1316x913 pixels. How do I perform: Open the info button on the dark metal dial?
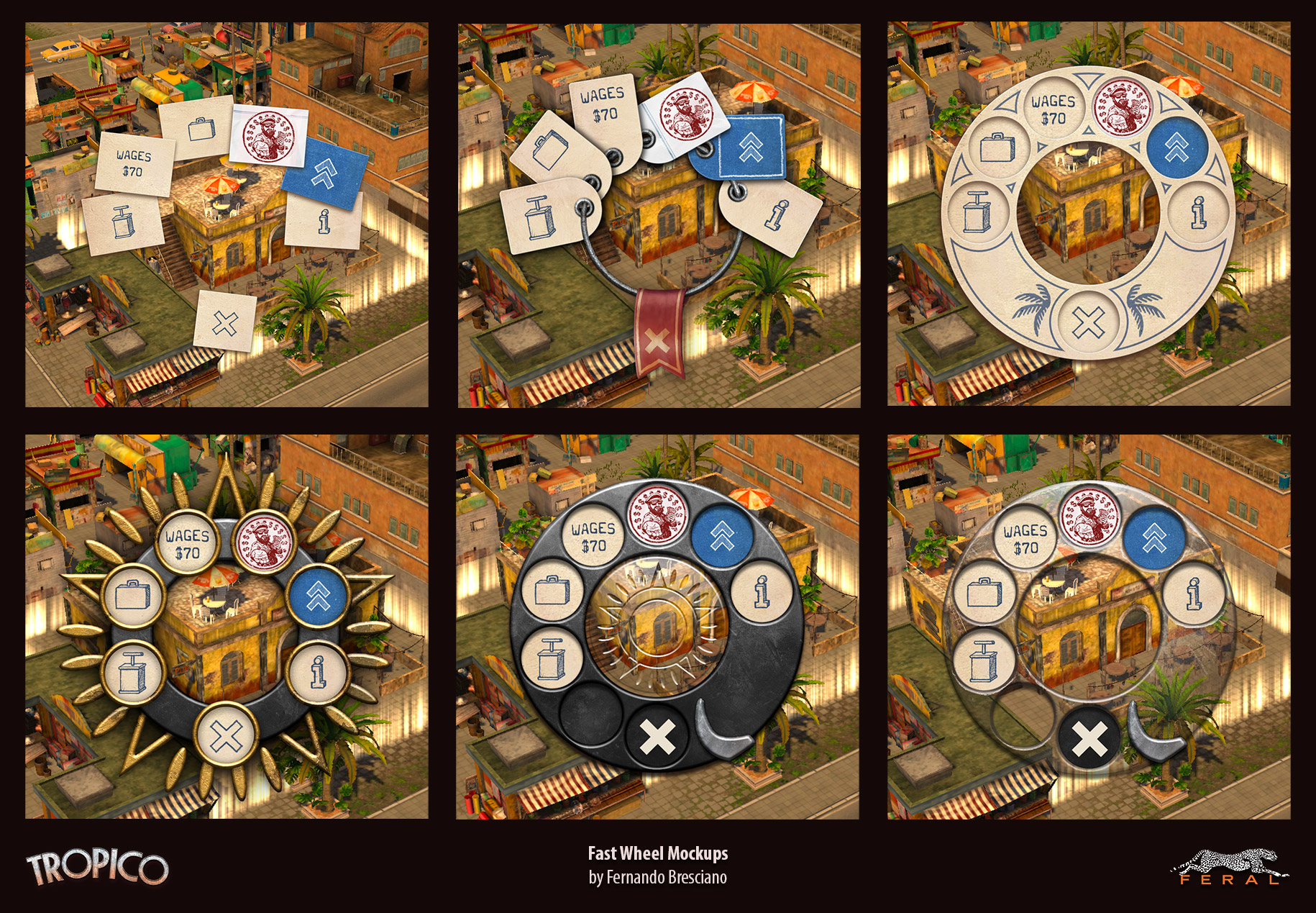762,591
